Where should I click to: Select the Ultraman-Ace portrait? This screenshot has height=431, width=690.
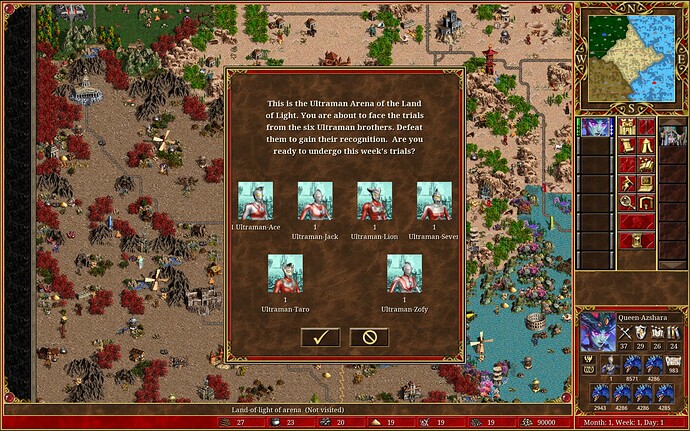point(257,200)
